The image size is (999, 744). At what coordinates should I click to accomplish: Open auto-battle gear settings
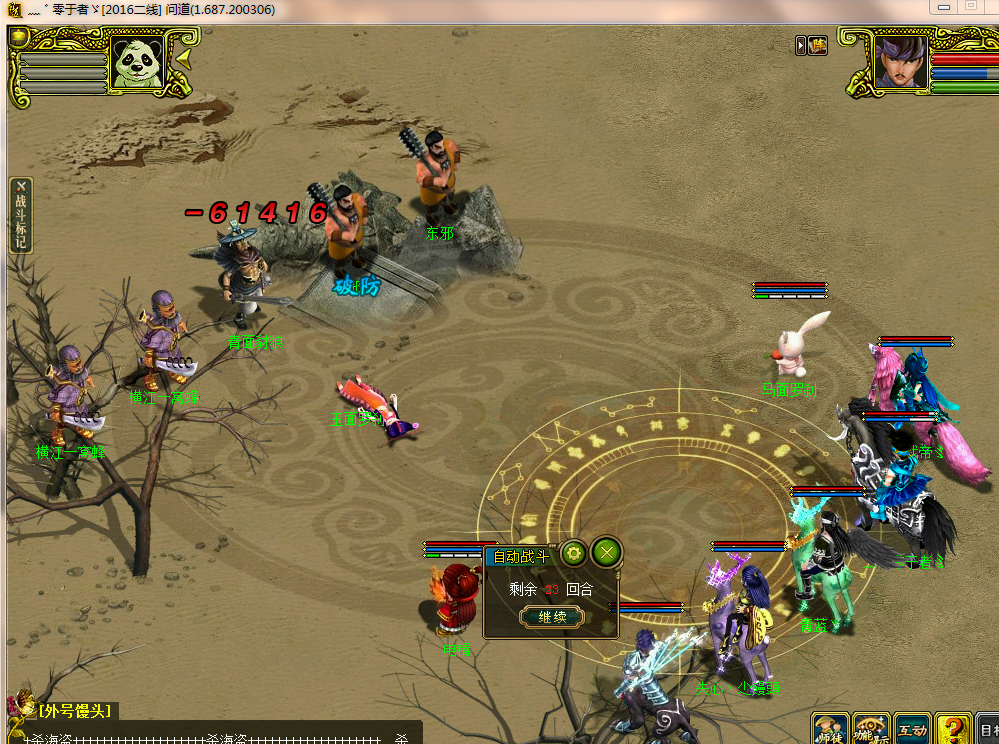[573, 552]
